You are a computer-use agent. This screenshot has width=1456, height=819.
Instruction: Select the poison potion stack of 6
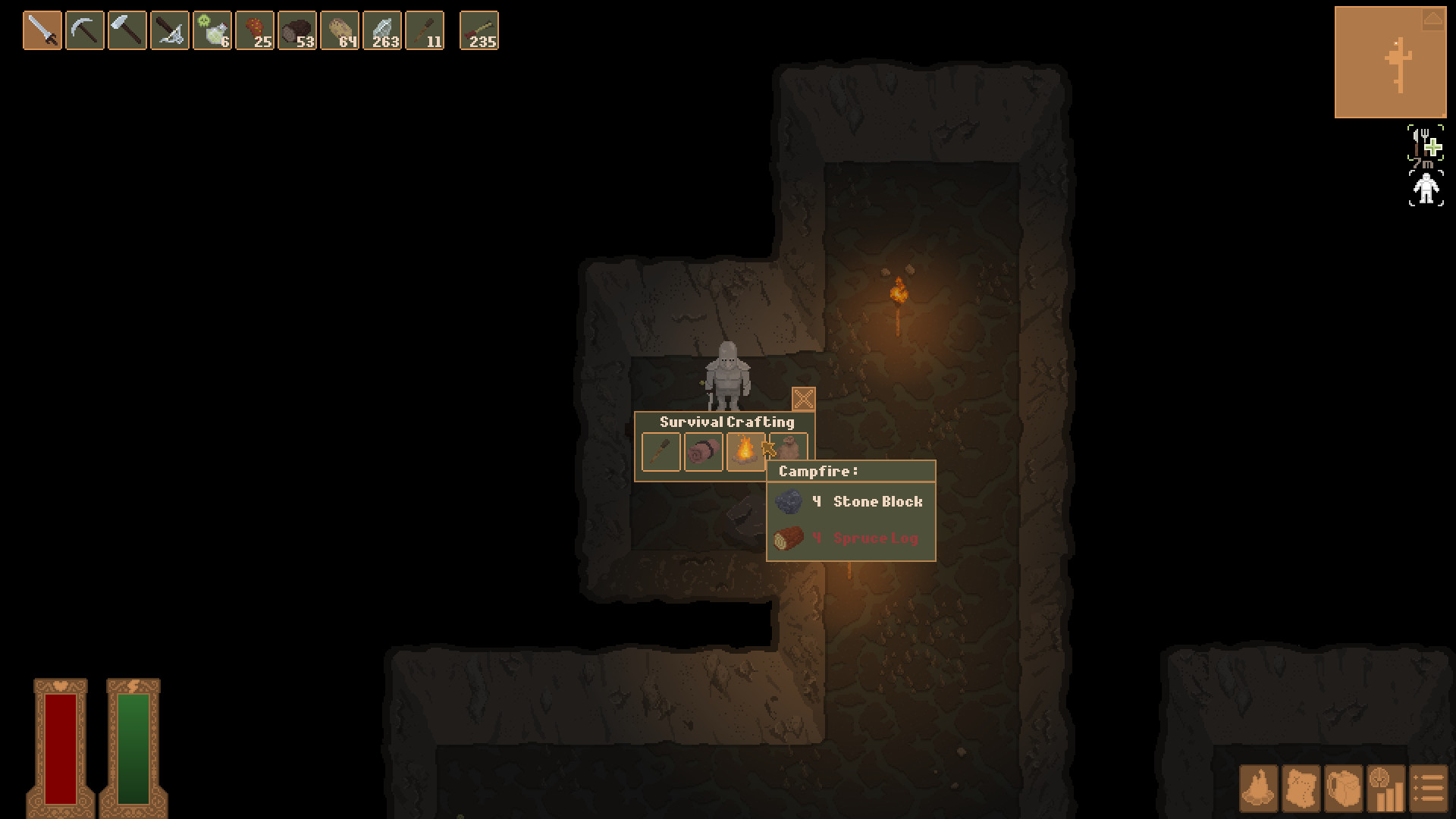(213, 32)
